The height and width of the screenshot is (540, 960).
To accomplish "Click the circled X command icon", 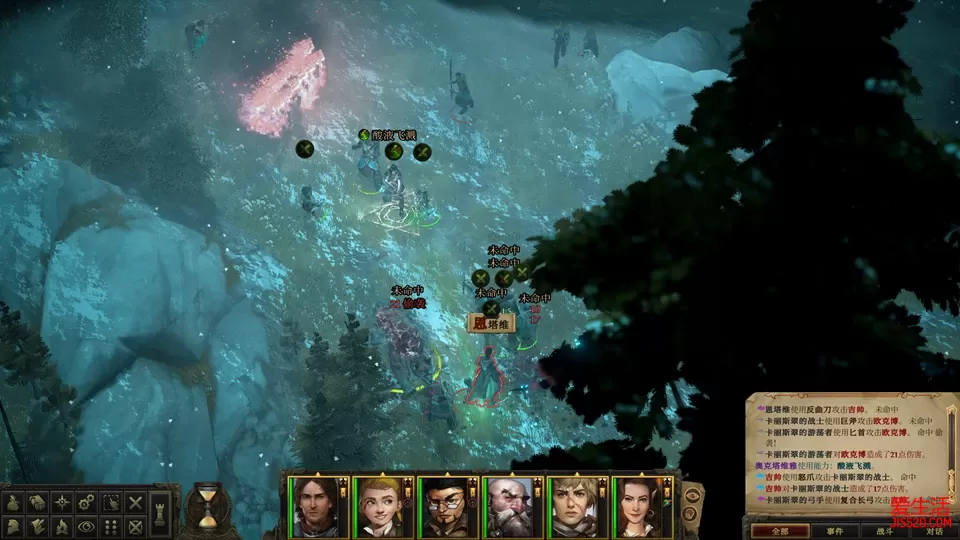I will (135, 524).
